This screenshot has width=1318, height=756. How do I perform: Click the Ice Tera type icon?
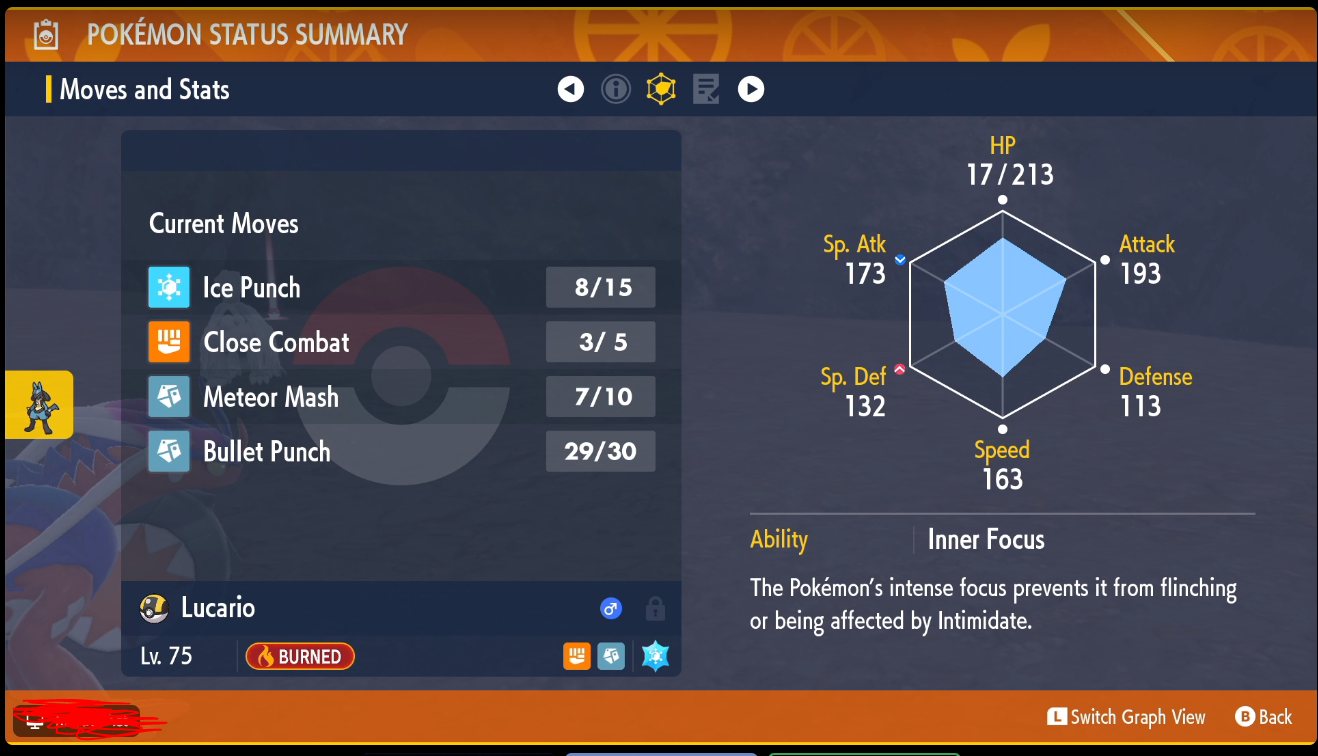[x=655, y=656]
